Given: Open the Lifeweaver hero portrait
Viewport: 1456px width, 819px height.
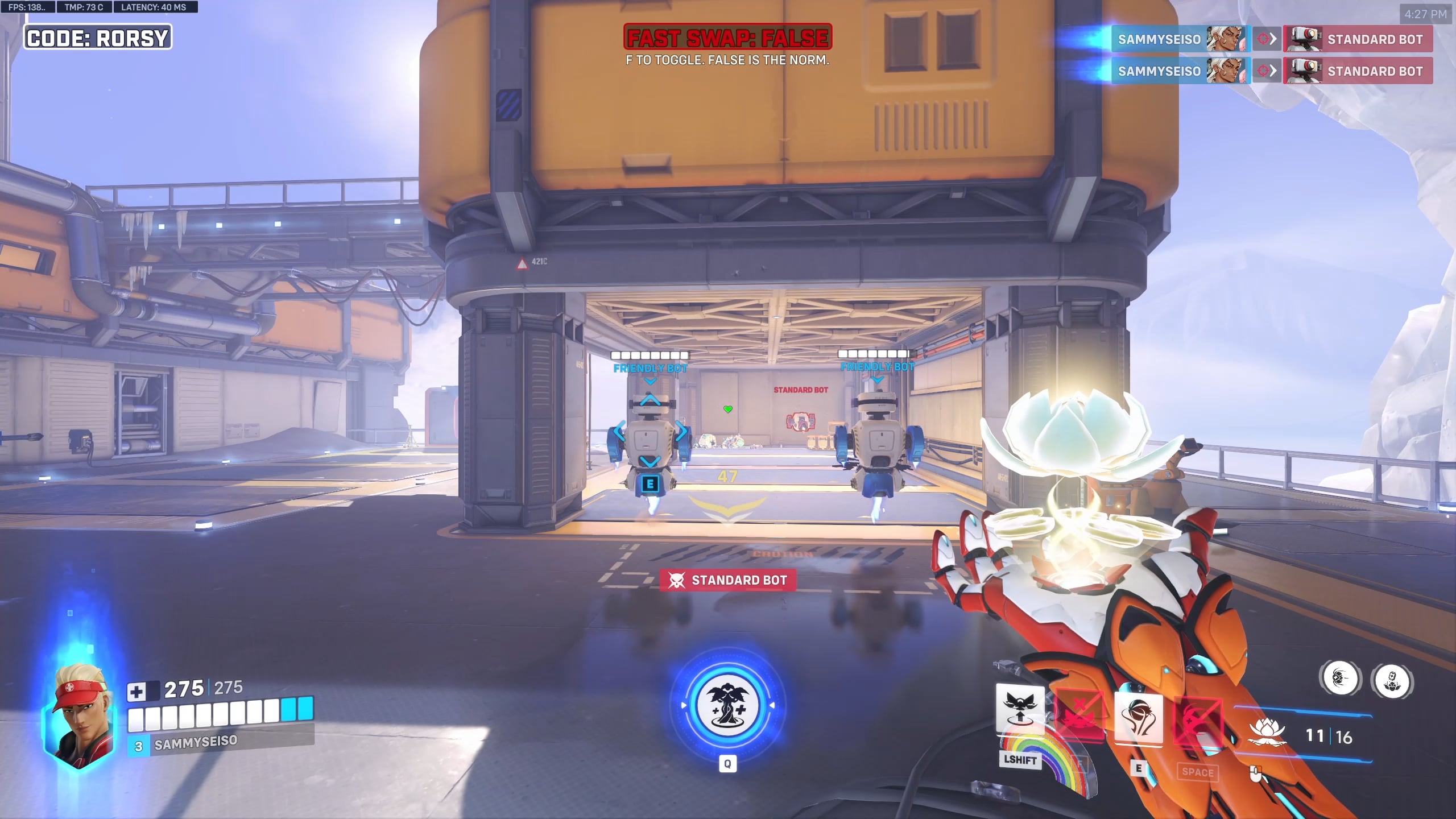Looking at the screenshot, I should pyautogui.click(x=78, y=715).
